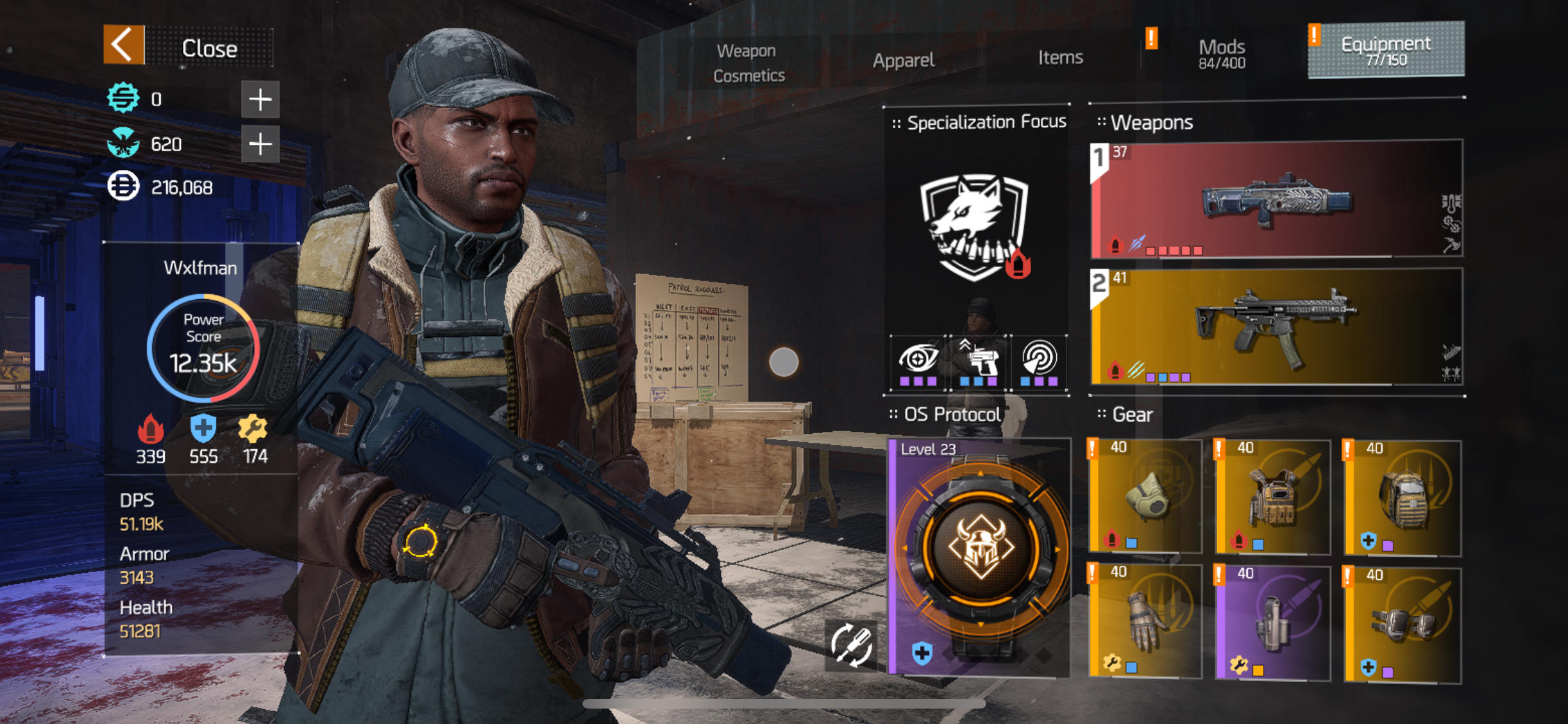Open the Apparel tab
This screenshot has width=1568, height=724.
(x=903, y=60)
